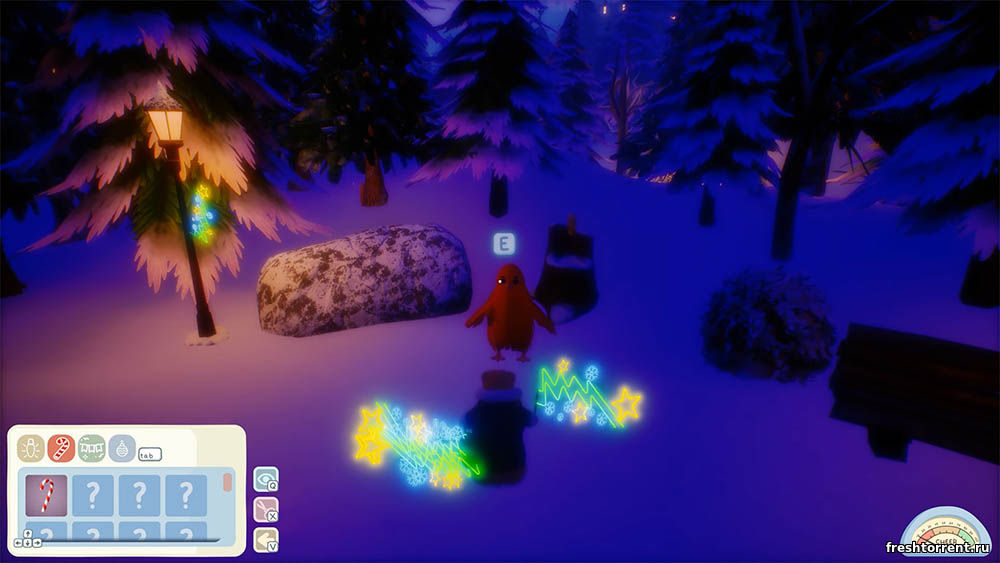
Task: Toggle the eye view button
Action: coord(265,480)
